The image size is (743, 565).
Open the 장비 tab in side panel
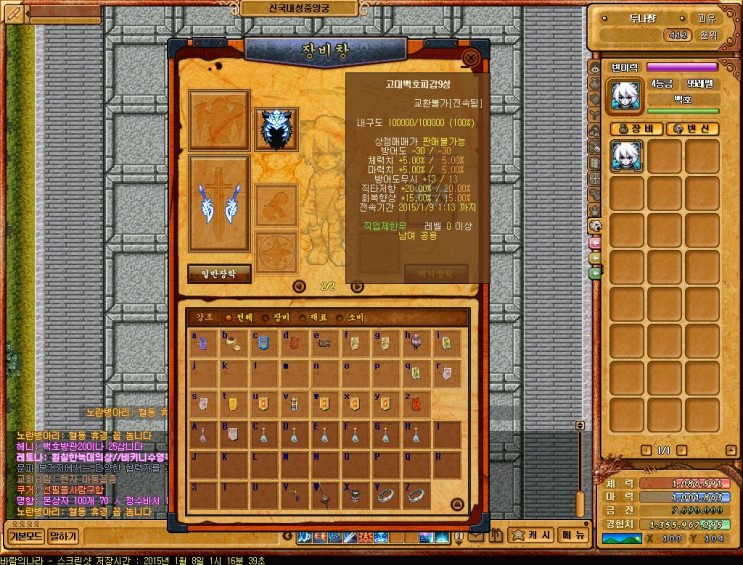[x=634, y=128]
